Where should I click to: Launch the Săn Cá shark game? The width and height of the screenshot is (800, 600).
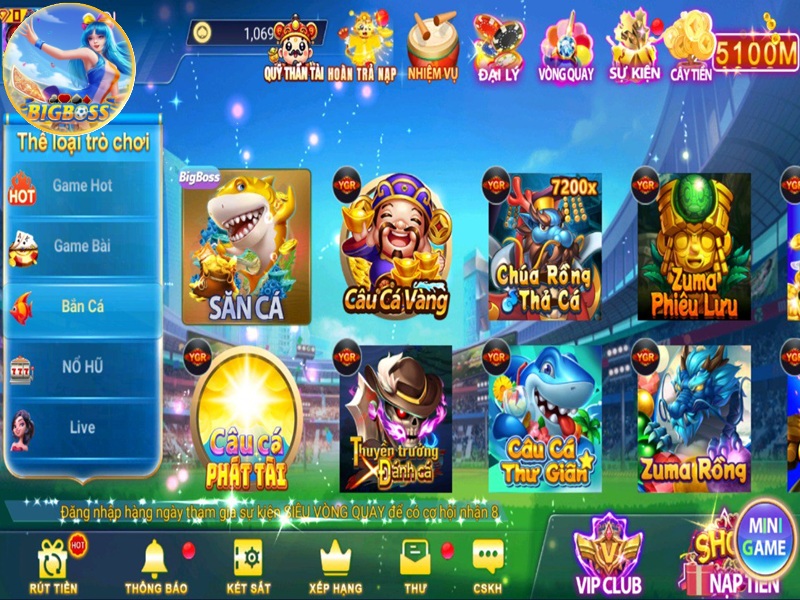(246, 250)
